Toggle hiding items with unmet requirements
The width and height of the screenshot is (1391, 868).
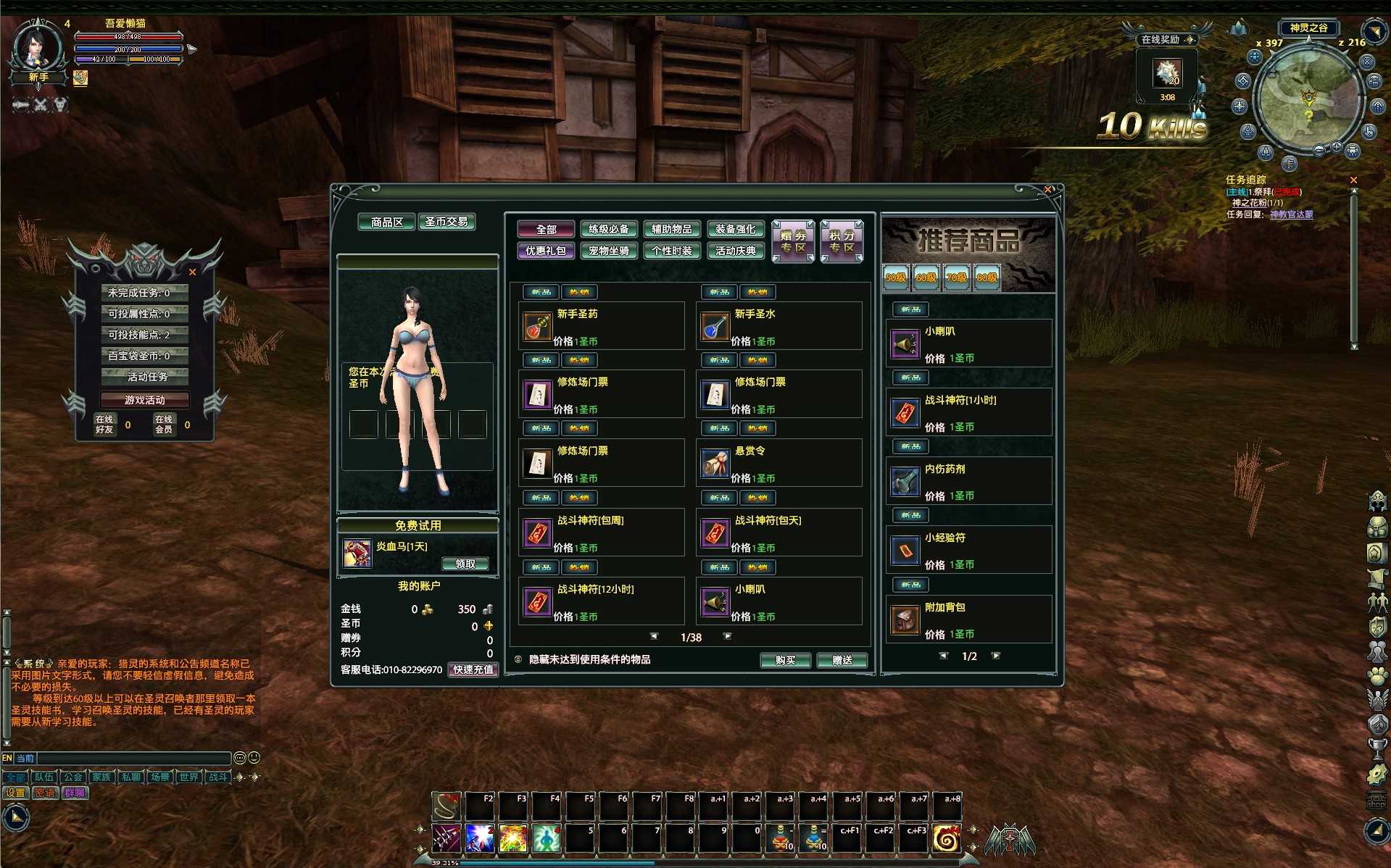pyautogui.click(x=518, y=659)
